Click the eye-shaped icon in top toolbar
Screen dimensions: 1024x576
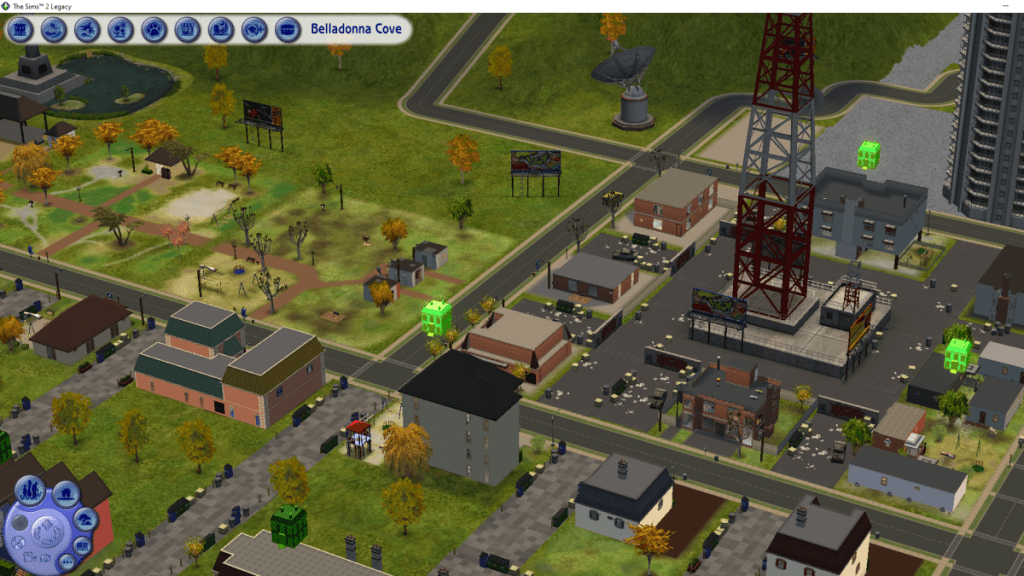tap(255, 30)
